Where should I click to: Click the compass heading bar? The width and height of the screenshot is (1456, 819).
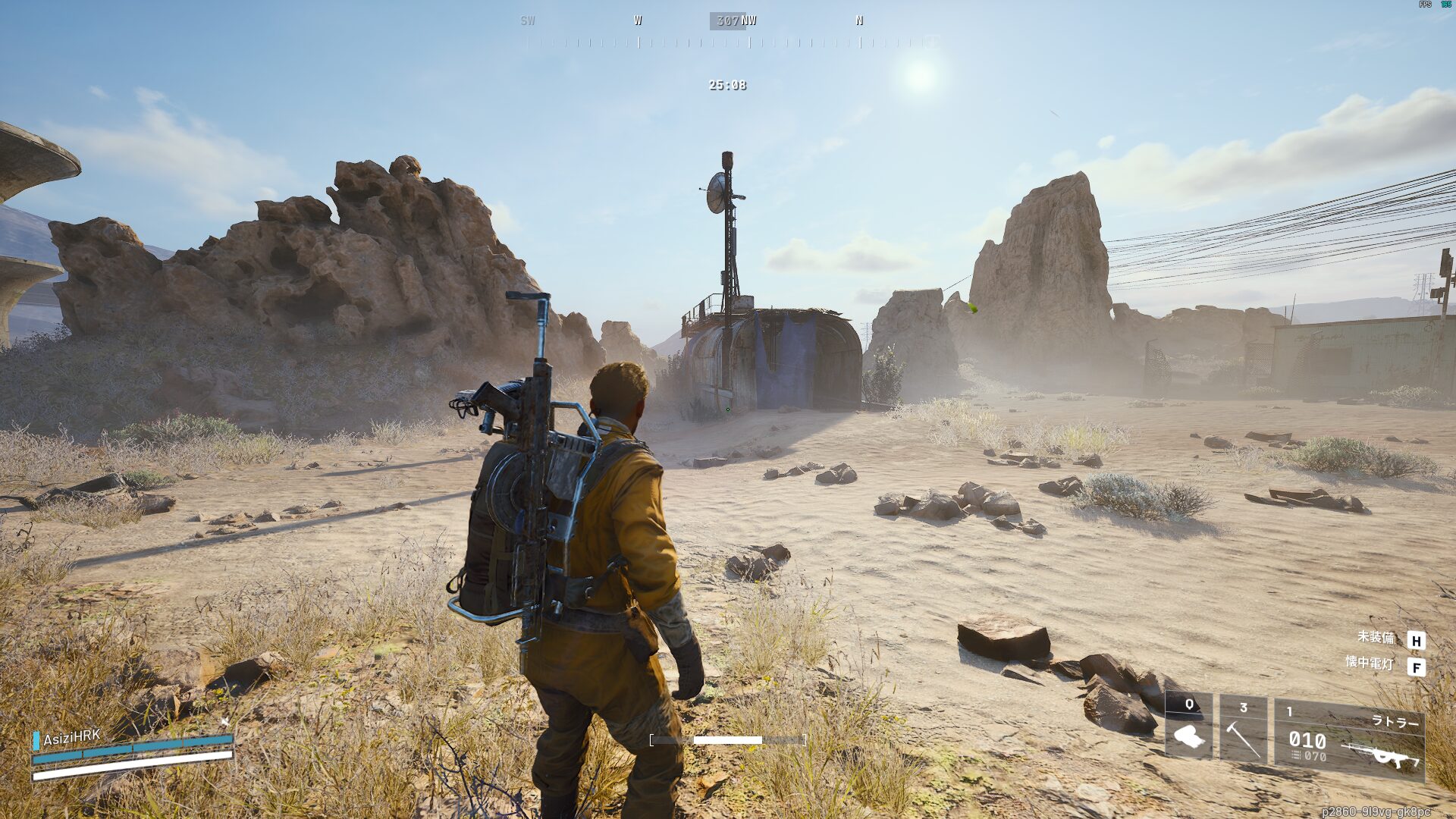pos(728,32)
